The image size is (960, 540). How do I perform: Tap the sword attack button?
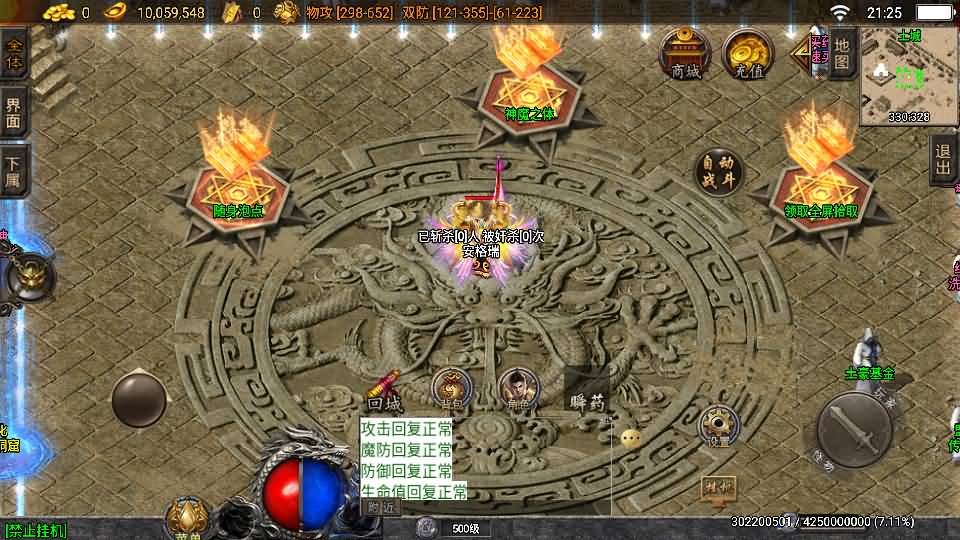(x=853, y=430)
